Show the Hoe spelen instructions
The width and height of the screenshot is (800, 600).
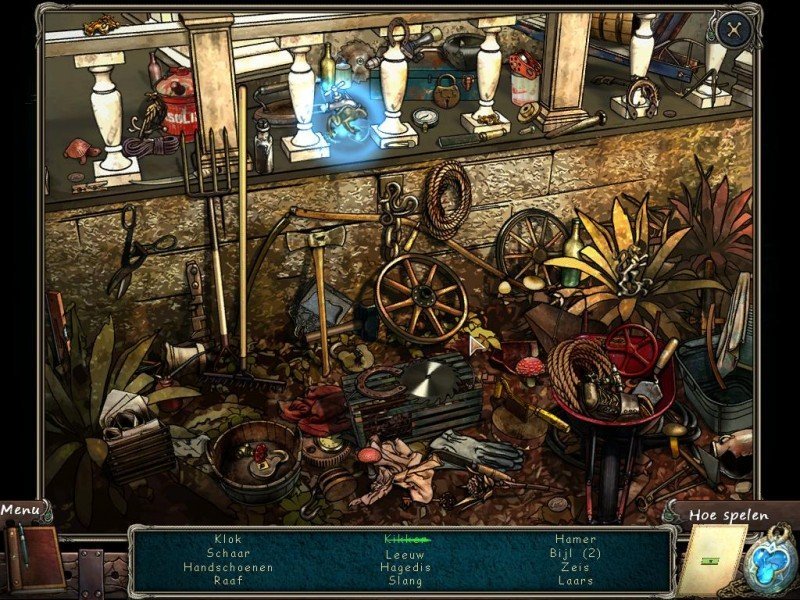coord(727,516)
